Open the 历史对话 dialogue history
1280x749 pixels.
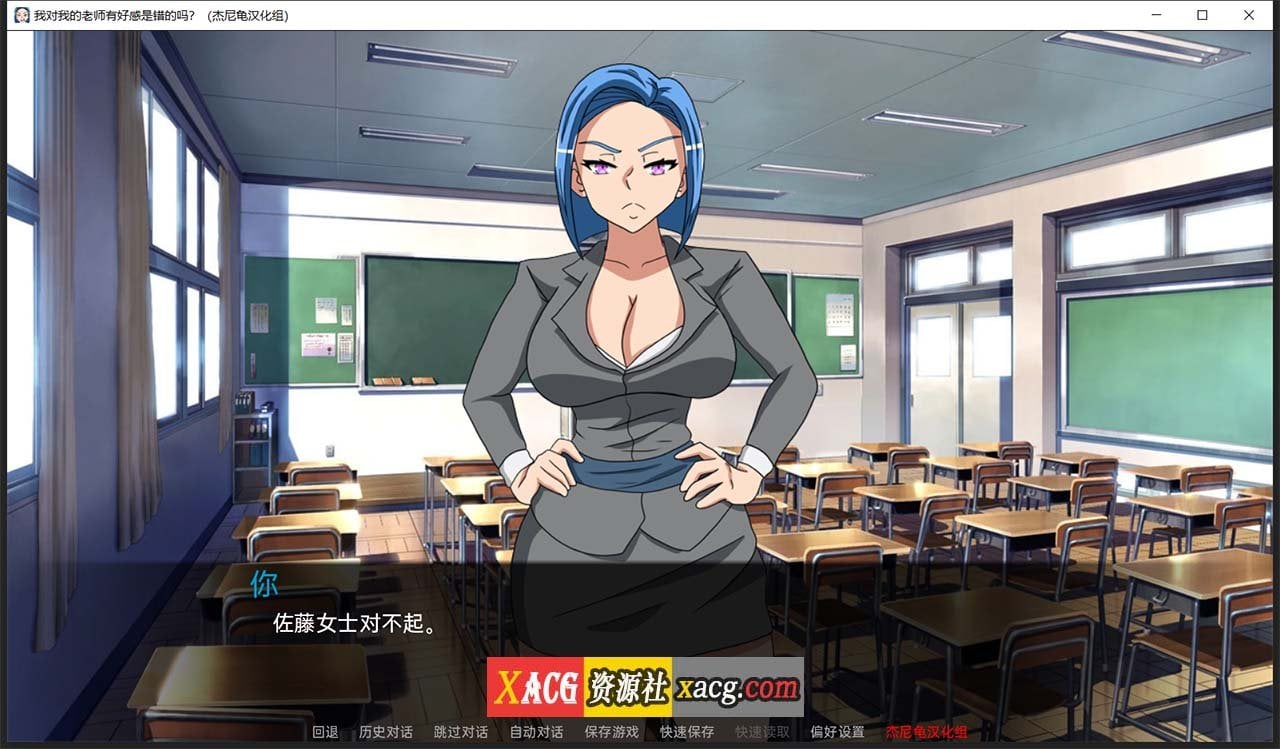pyautogui.click(x=385, y=731)
